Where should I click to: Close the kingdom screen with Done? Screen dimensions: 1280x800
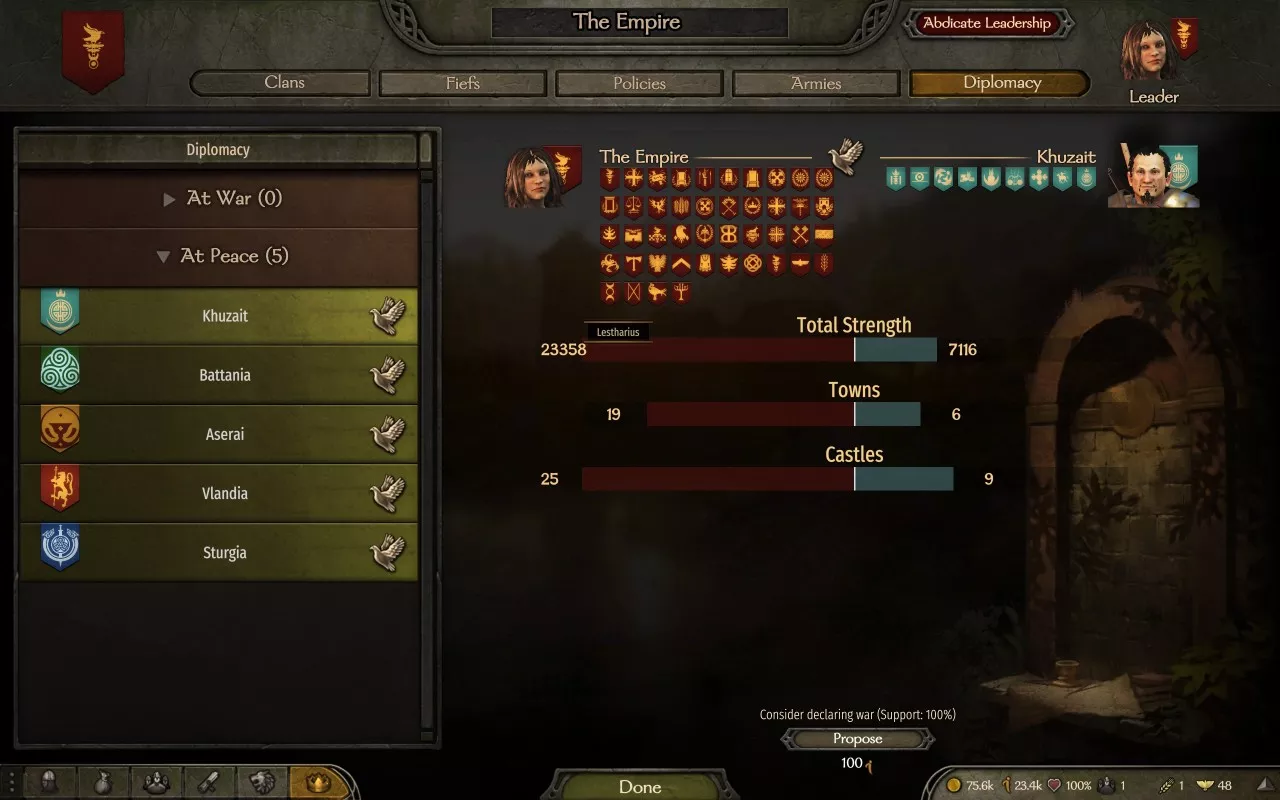pos(640,786)
